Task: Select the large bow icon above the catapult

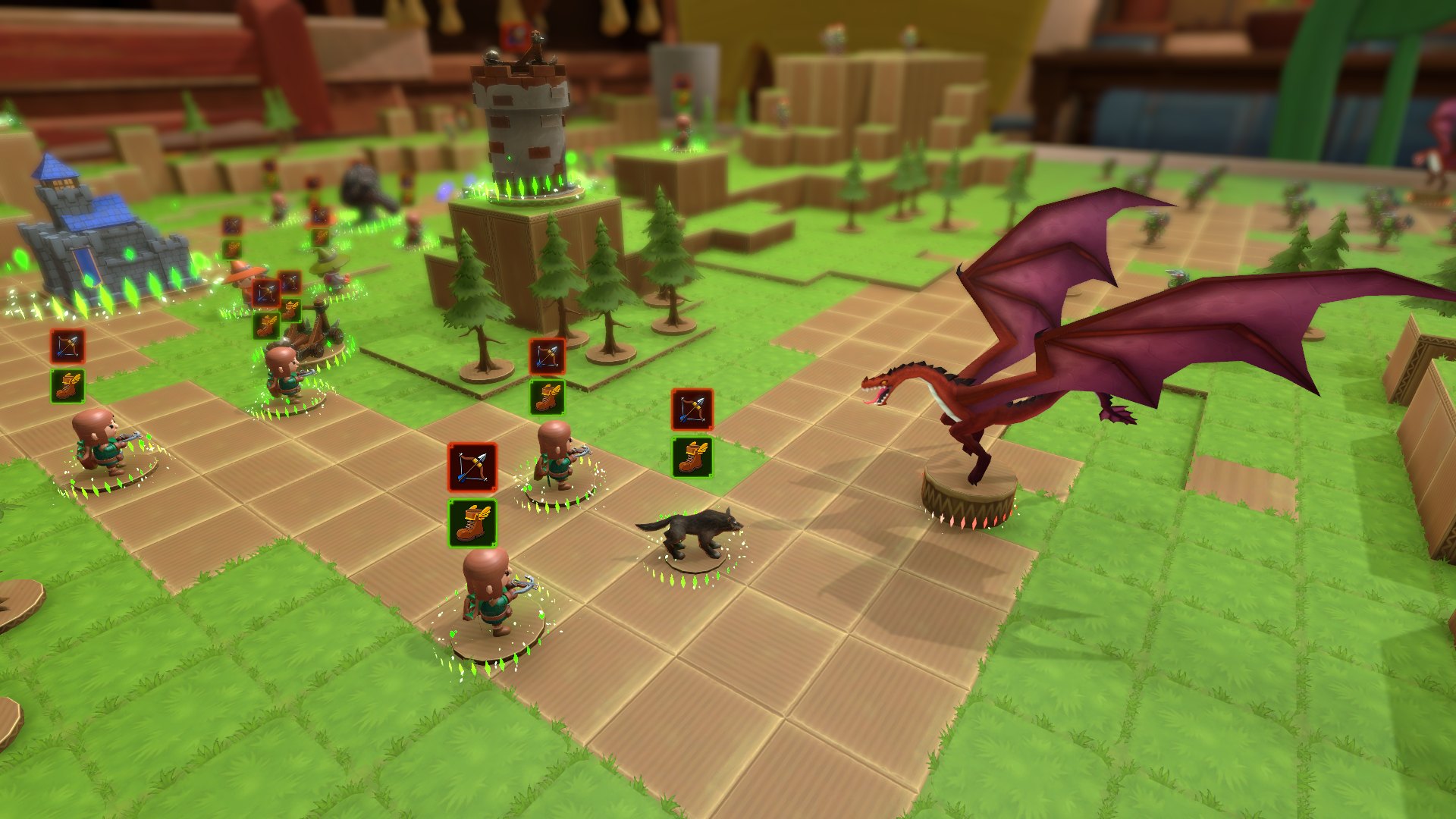Action: tap(266, 293)
